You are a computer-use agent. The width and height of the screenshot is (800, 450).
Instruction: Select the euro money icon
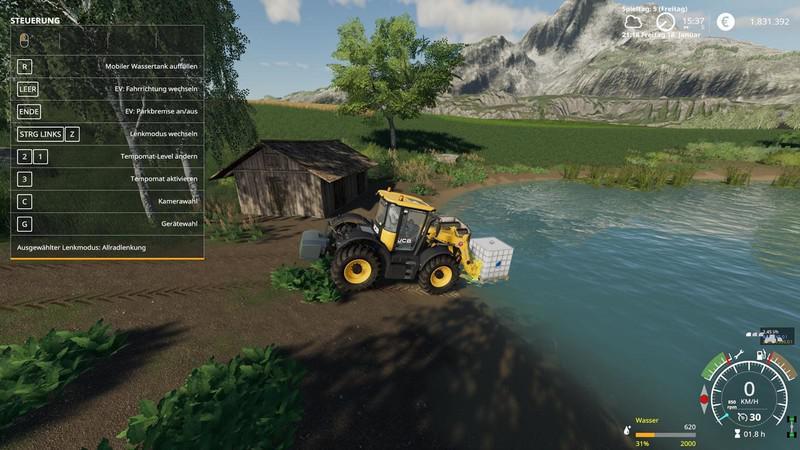[725, 21]
